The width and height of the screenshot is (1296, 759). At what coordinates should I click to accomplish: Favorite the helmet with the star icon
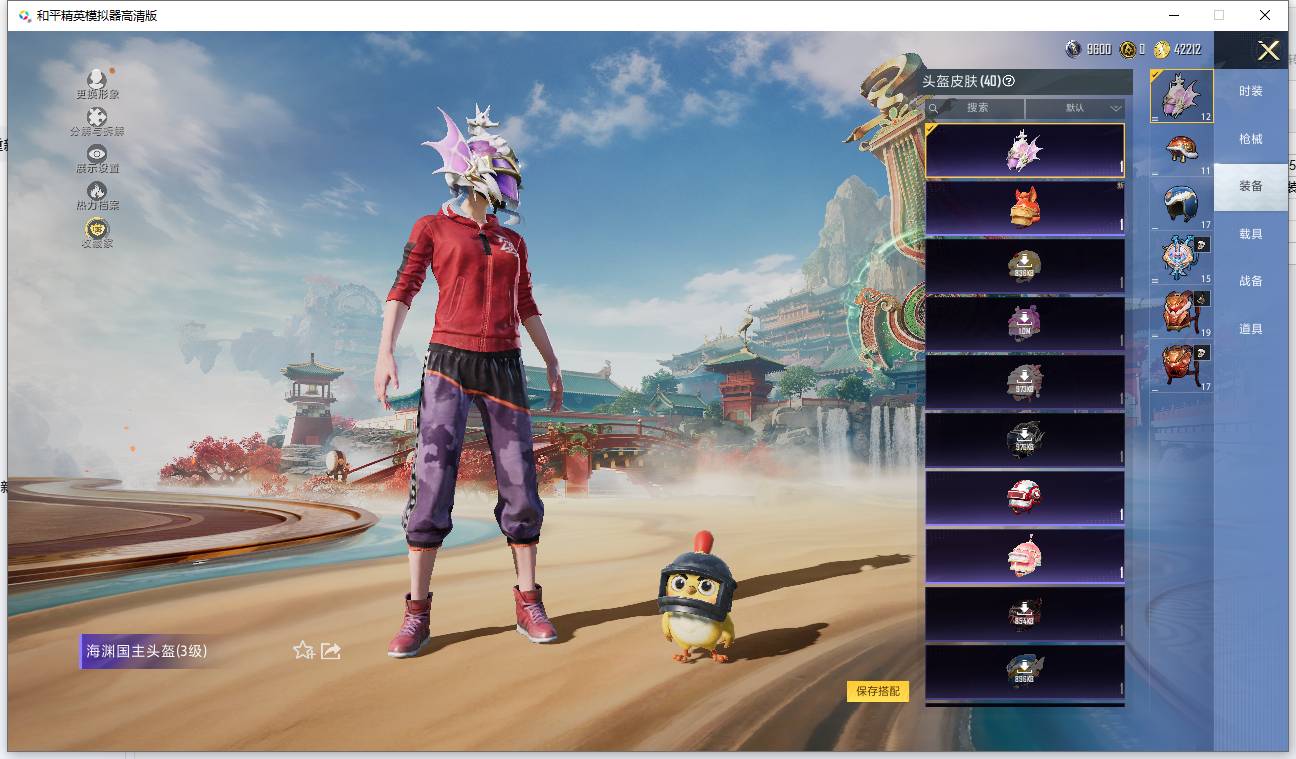point(303,651)
